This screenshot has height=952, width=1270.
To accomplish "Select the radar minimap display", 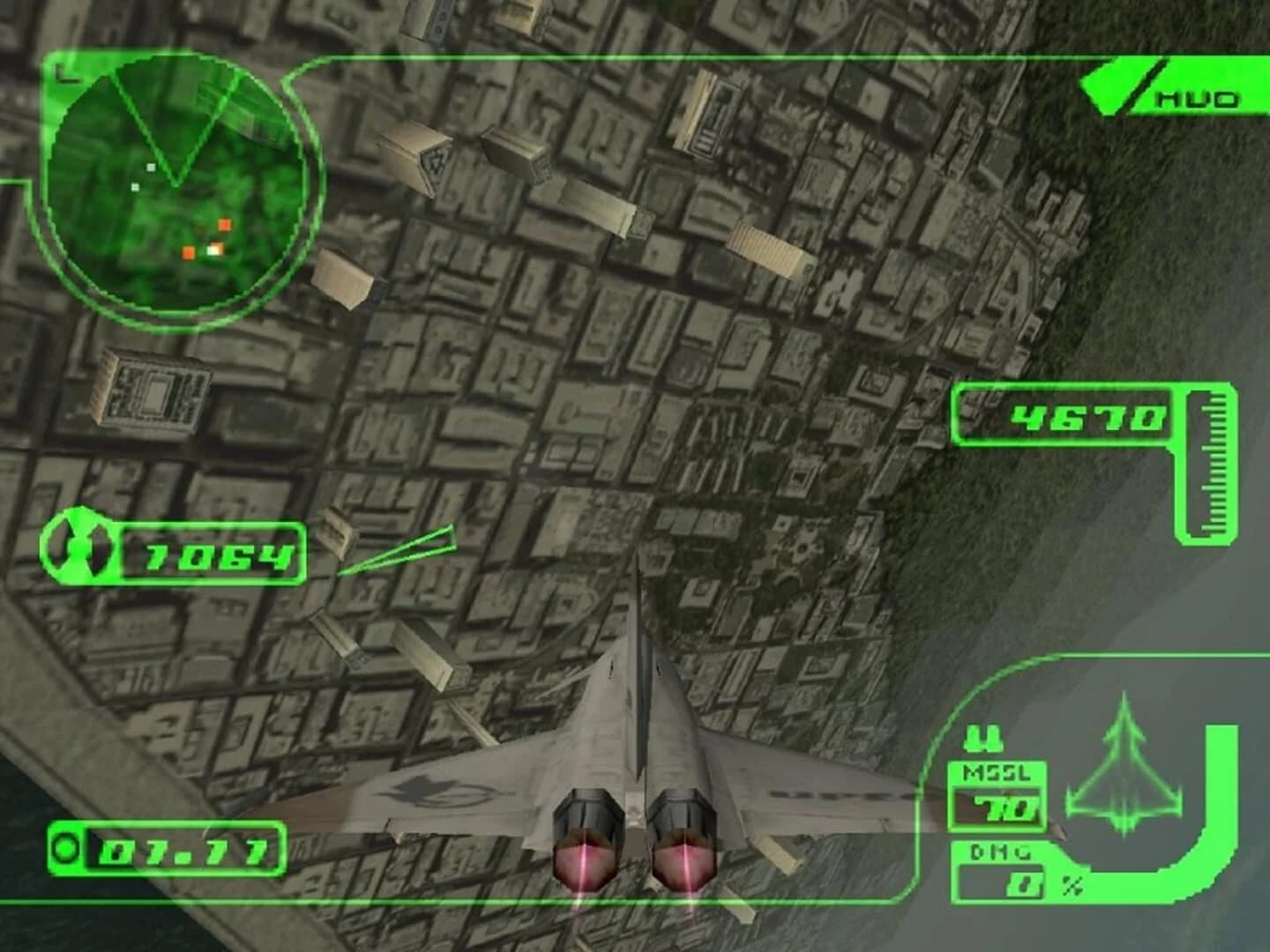I will coord(170,181).
